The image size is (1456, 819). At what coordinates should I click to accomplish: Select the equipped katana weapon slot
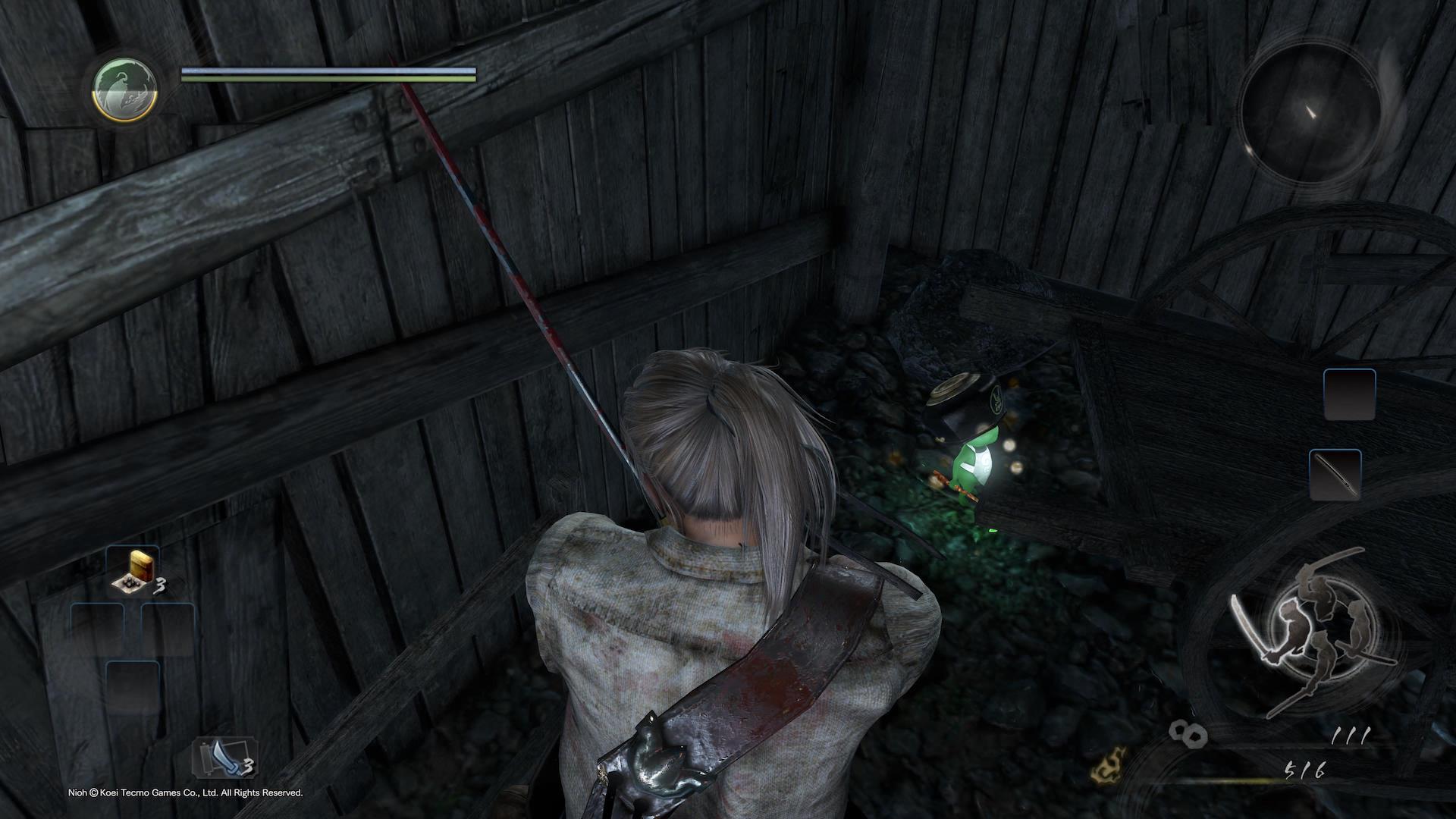(1335, 475)
